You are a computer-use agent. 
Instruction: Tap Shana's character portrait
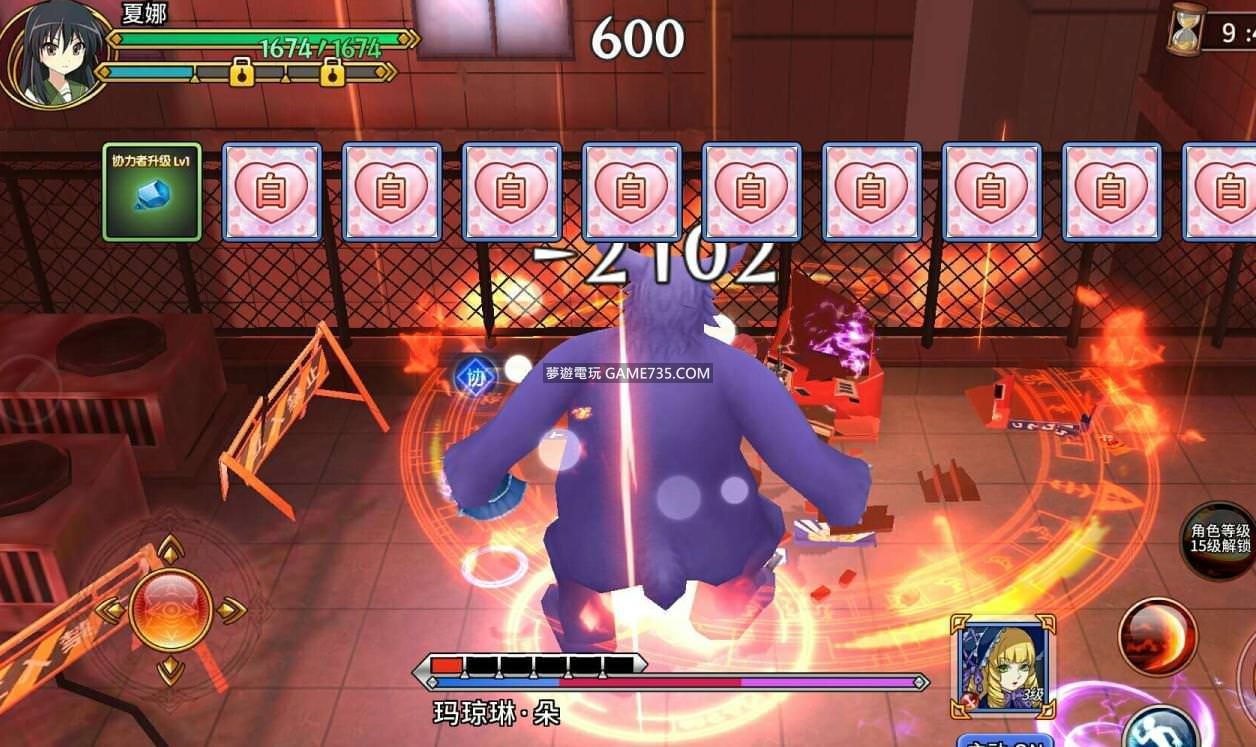tap(55, 53)
